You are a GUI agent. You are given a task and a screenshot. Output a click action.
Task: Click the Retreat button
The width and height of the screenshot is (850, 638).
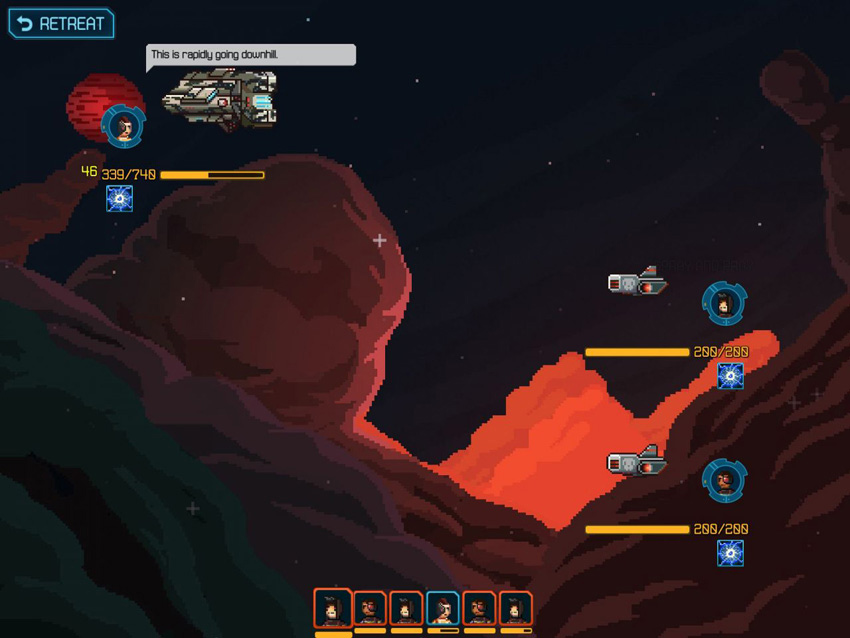61,24
